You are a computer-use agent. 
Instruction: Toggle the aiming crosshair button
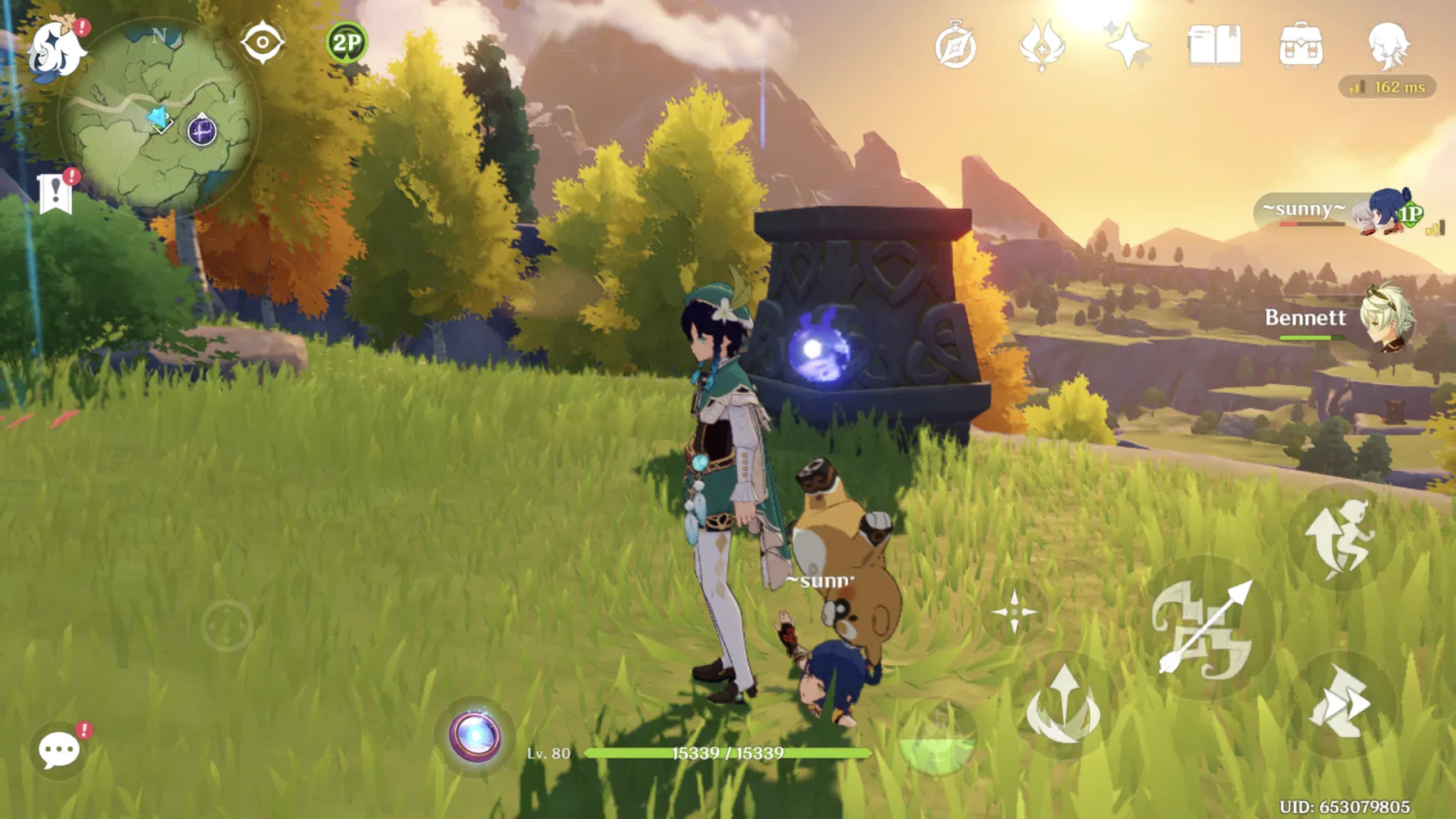pos(1014,612)
